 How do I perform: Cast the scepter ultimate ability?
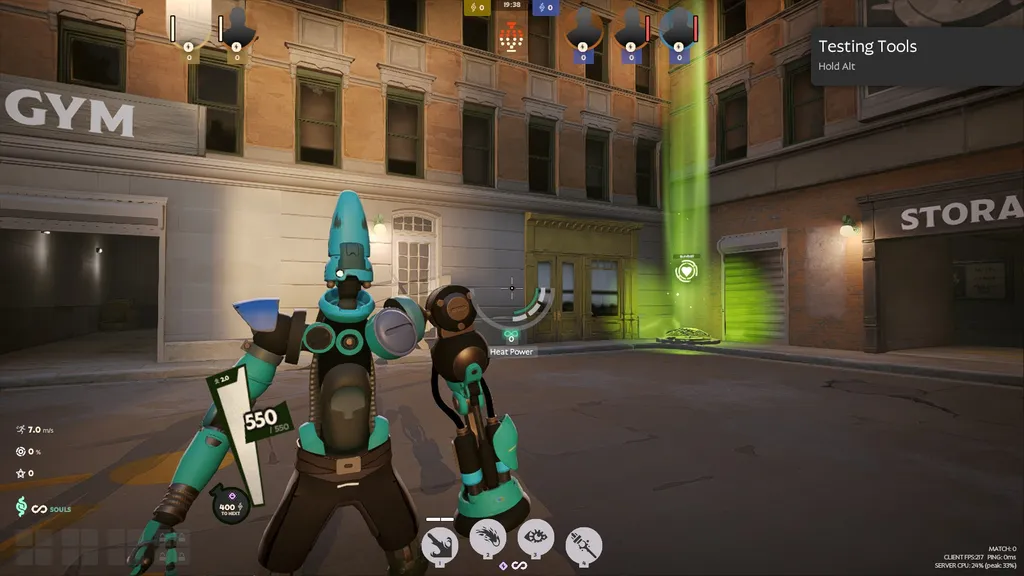[x=583, y=545]
